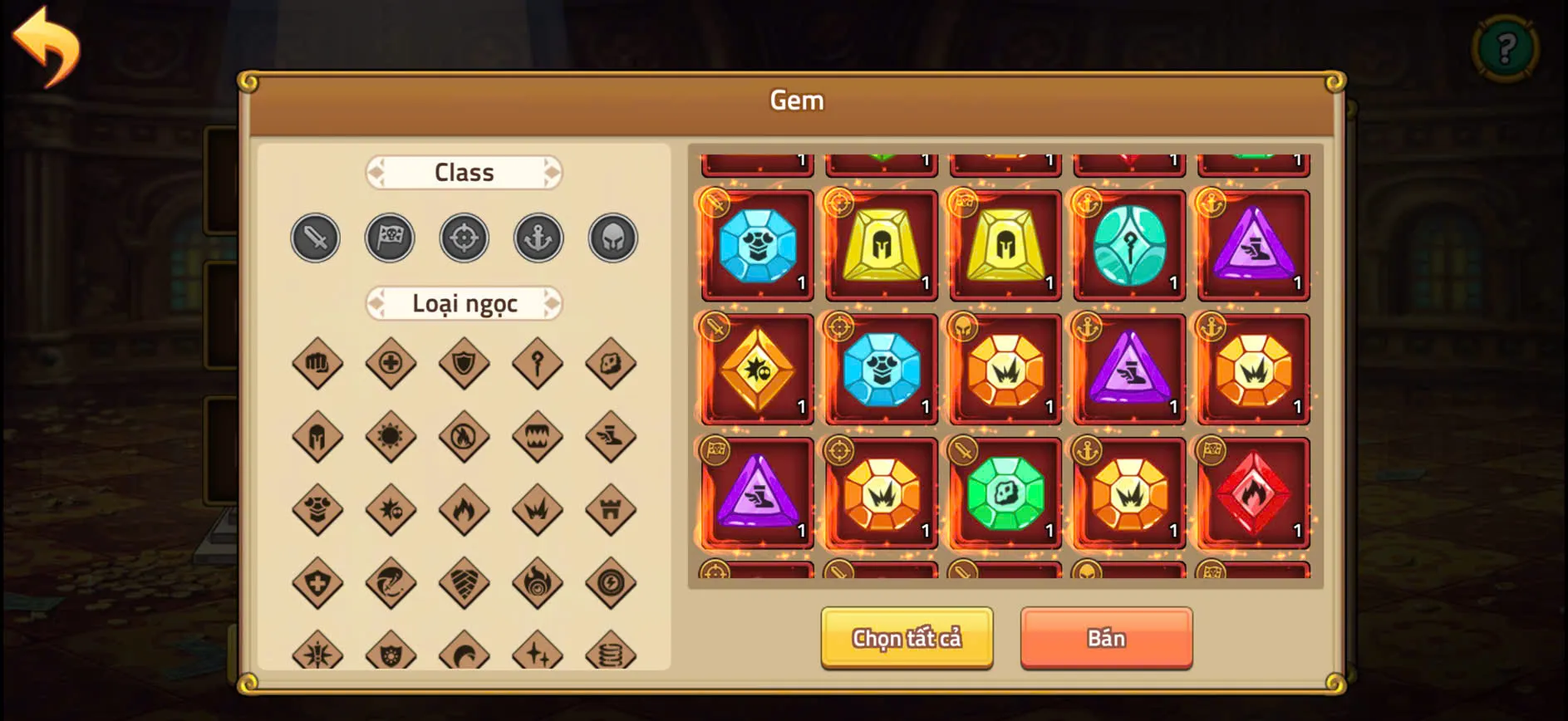Select the shield gem type filter
Image resolution: width=1568 pixels, height=721 pixels.
(x=464, y=363)
